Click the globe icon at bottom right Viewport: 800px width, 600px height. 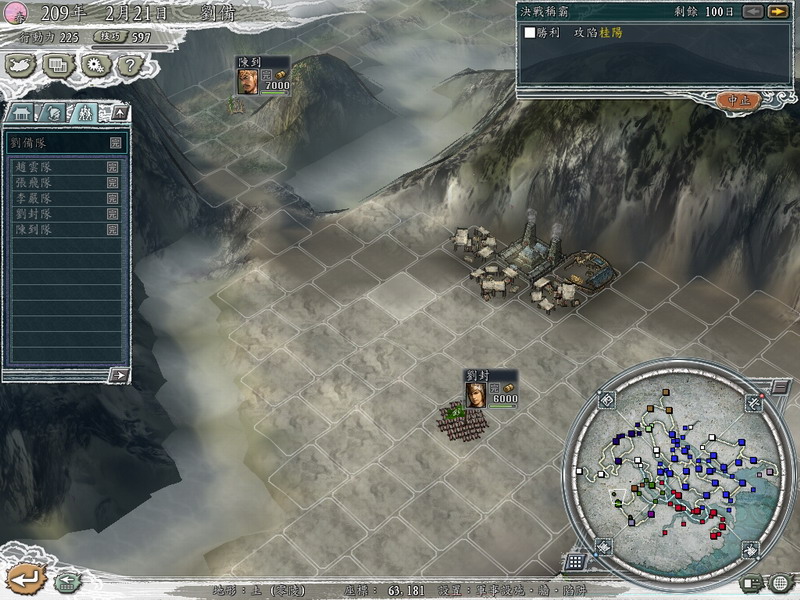pos(779,583)
